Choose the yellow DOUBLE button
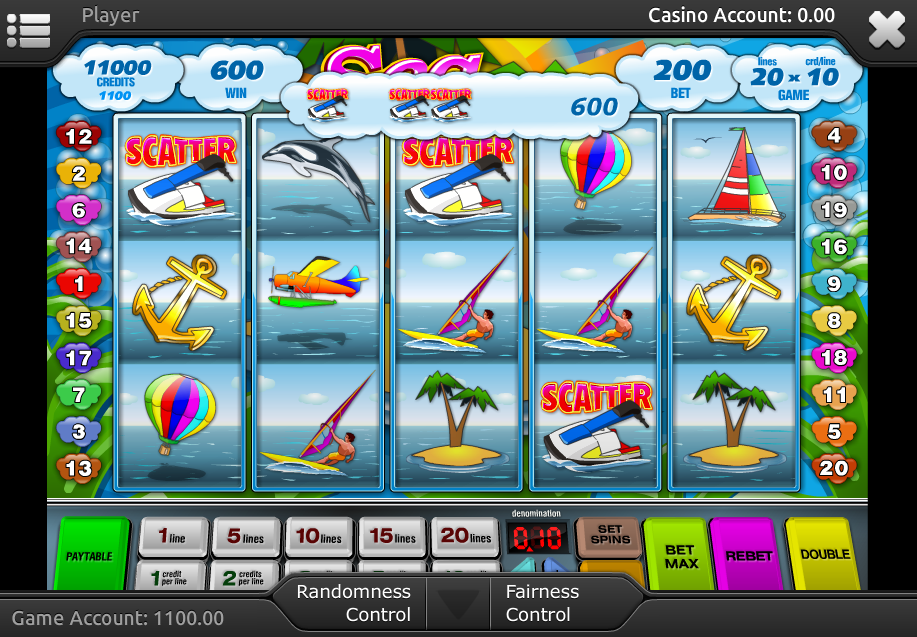The image size is (917, 637). (824, 554)
